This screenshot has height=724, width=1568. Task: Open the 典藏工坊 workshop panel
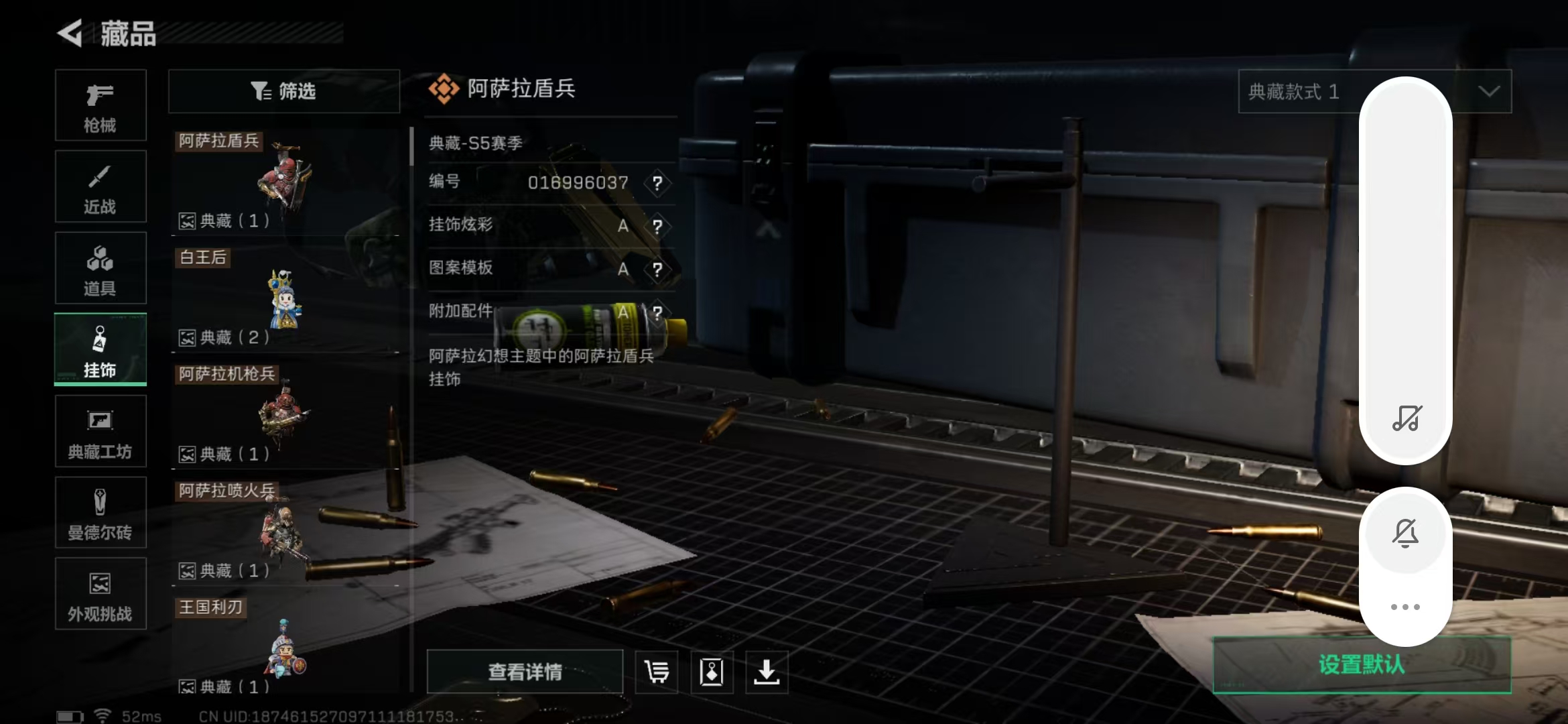tap(101, 431)
